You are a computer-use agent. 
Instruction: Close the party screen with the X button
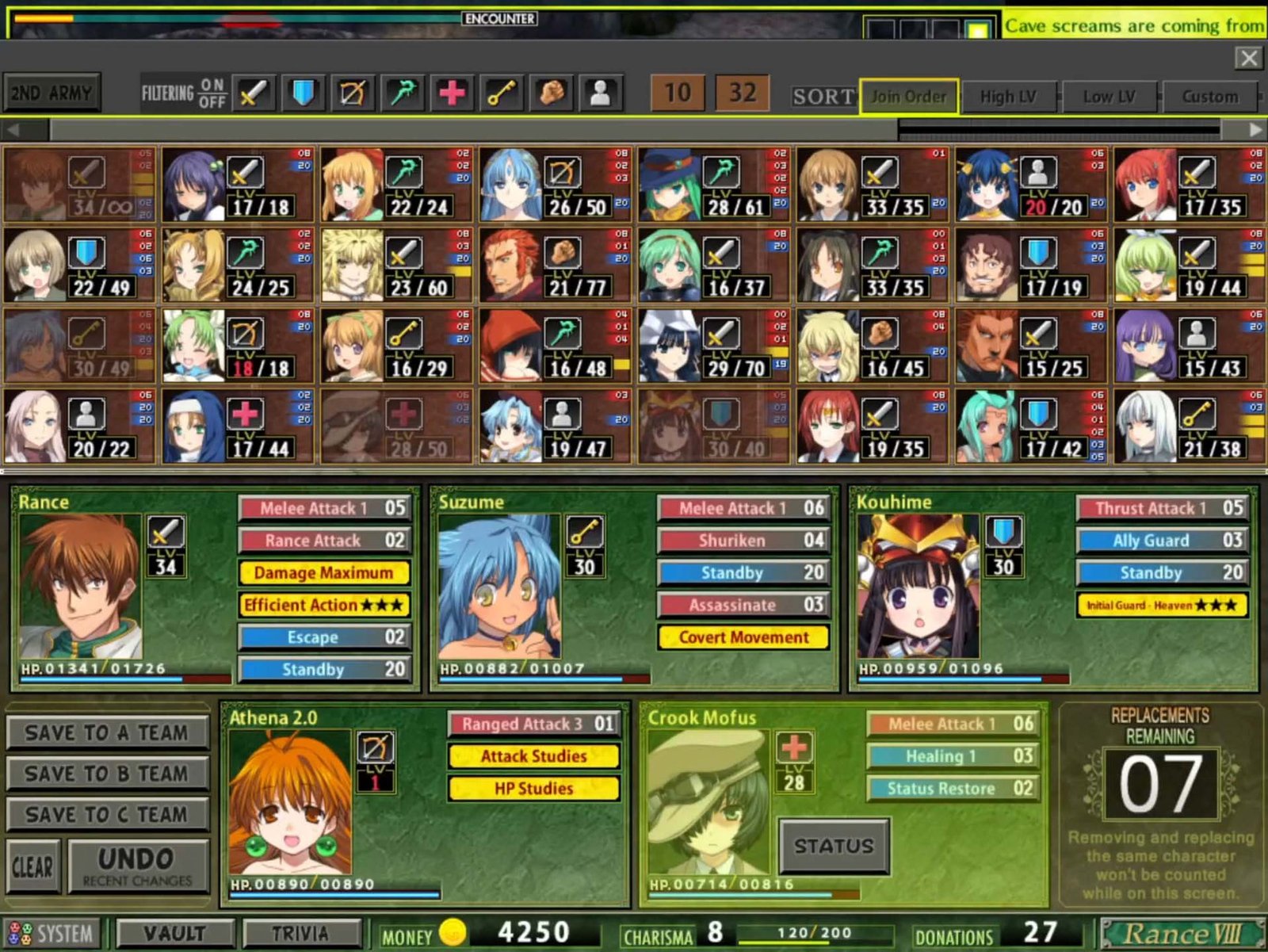pyautogui.click(x=1248, y=58)
